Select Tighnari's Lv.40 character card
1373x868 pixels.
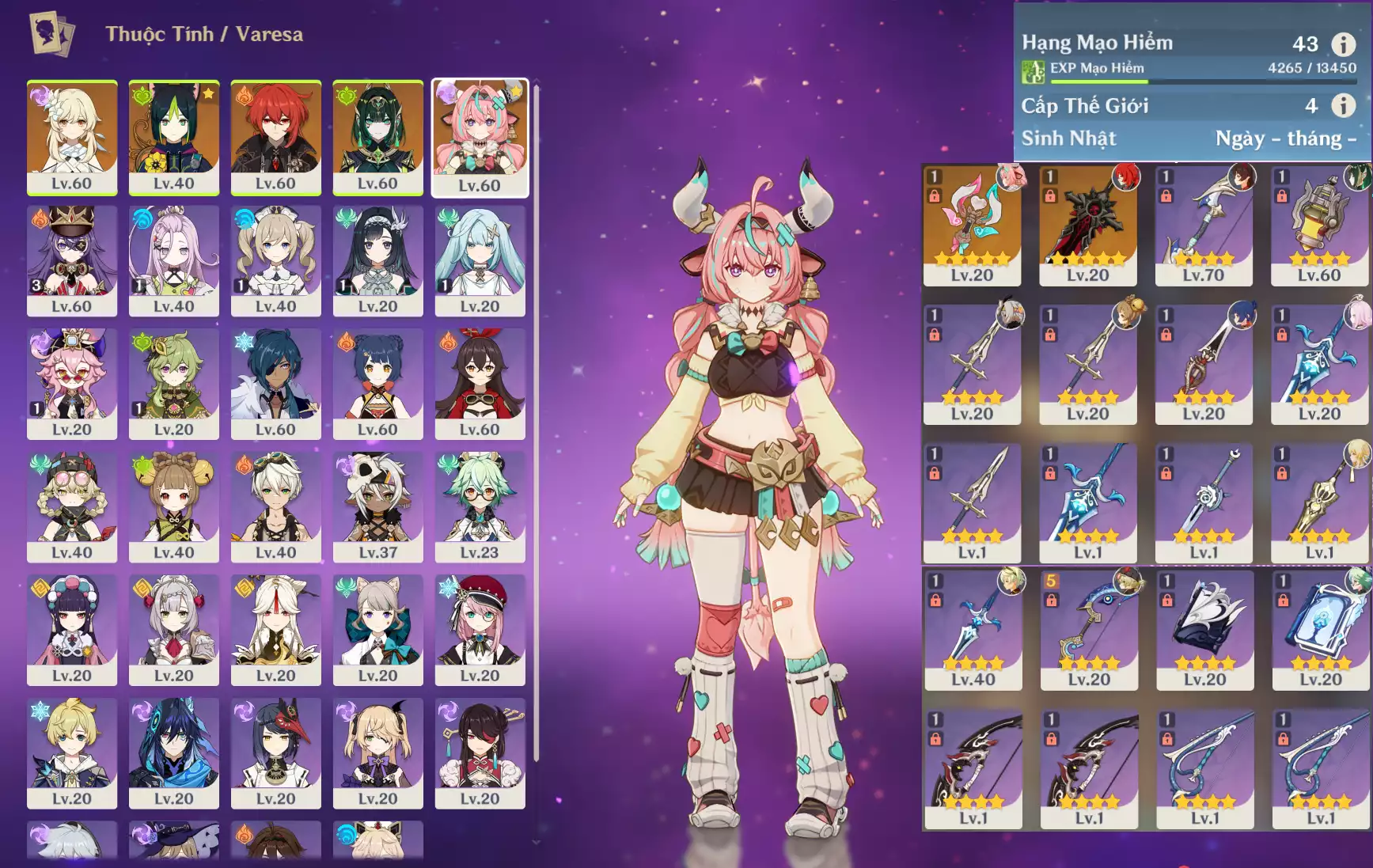point(174,137)
